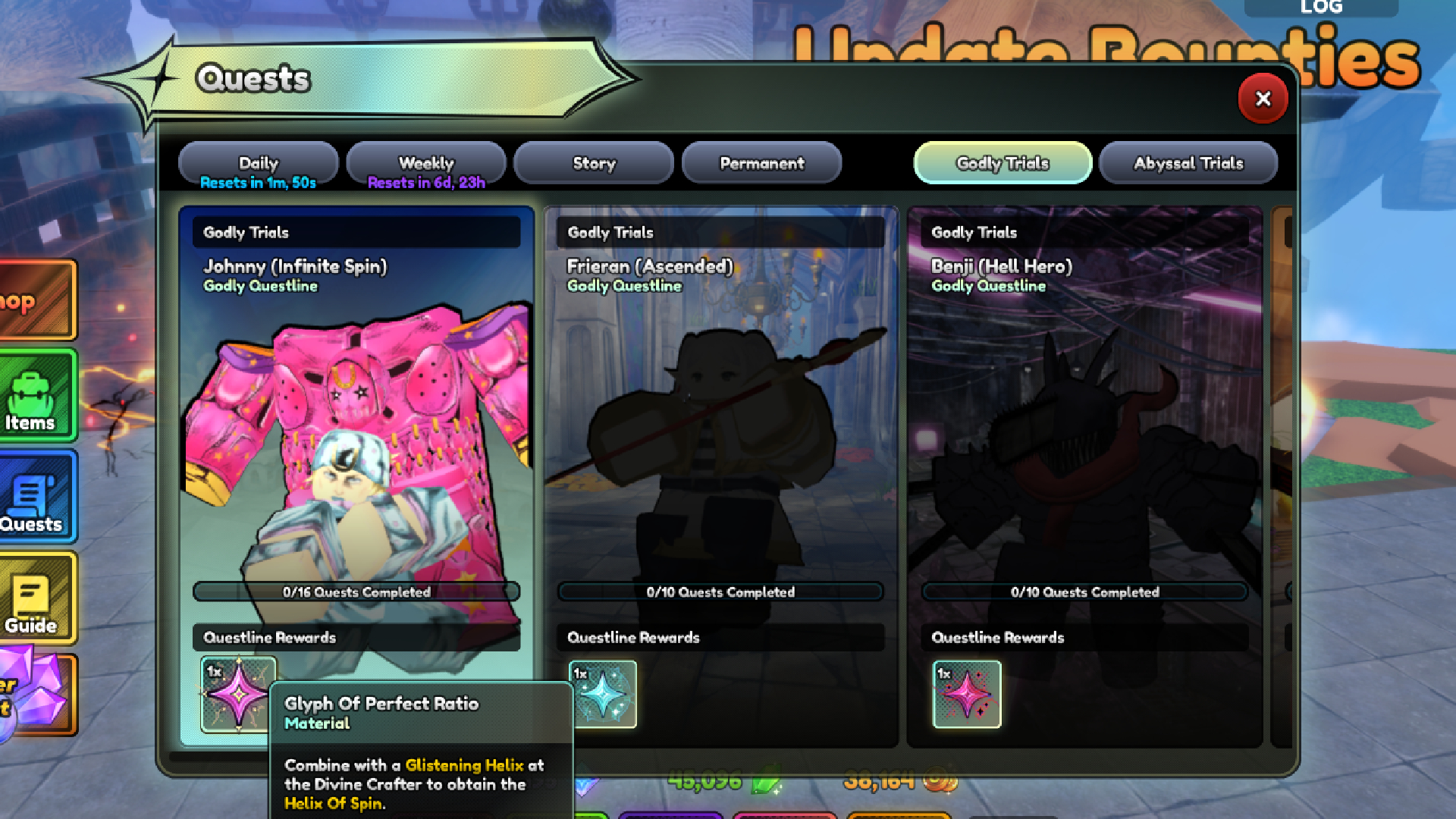Inspect Benji's pink star reward icon
This screenshot has height=819, width=1456.
967,694
